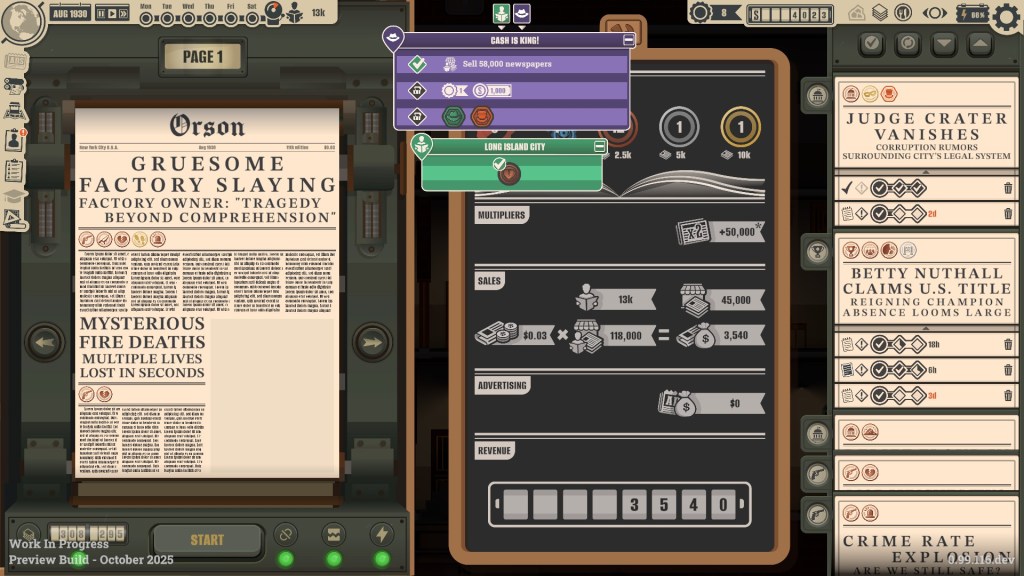This screenshot has width=1024, height=576.
Task: Collapse the Long Island City panel
Action: (600, 146)
